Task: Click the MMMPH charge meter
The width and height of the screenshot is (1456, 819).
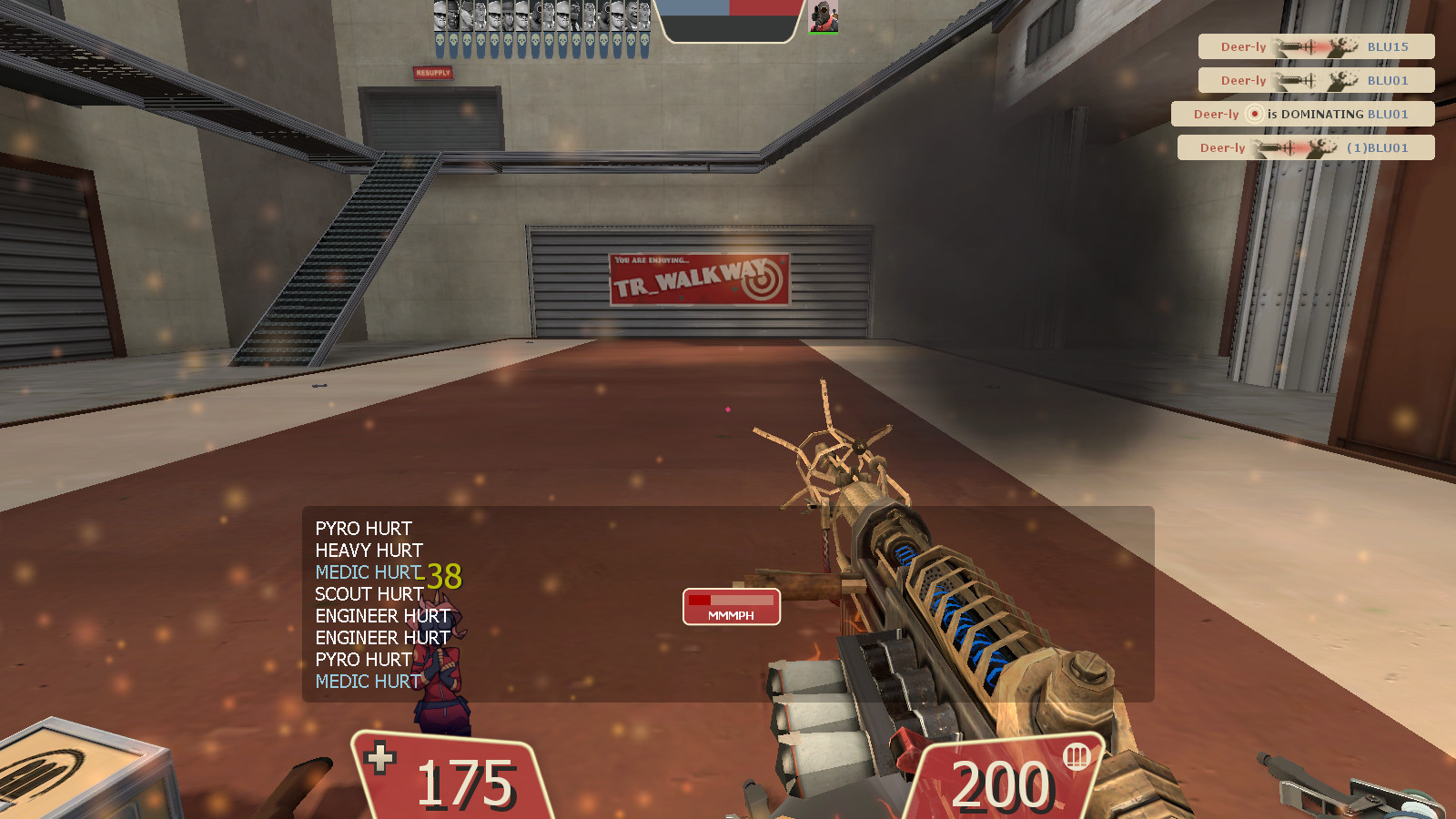Action: pyautogui.click(x=731, y=607)
